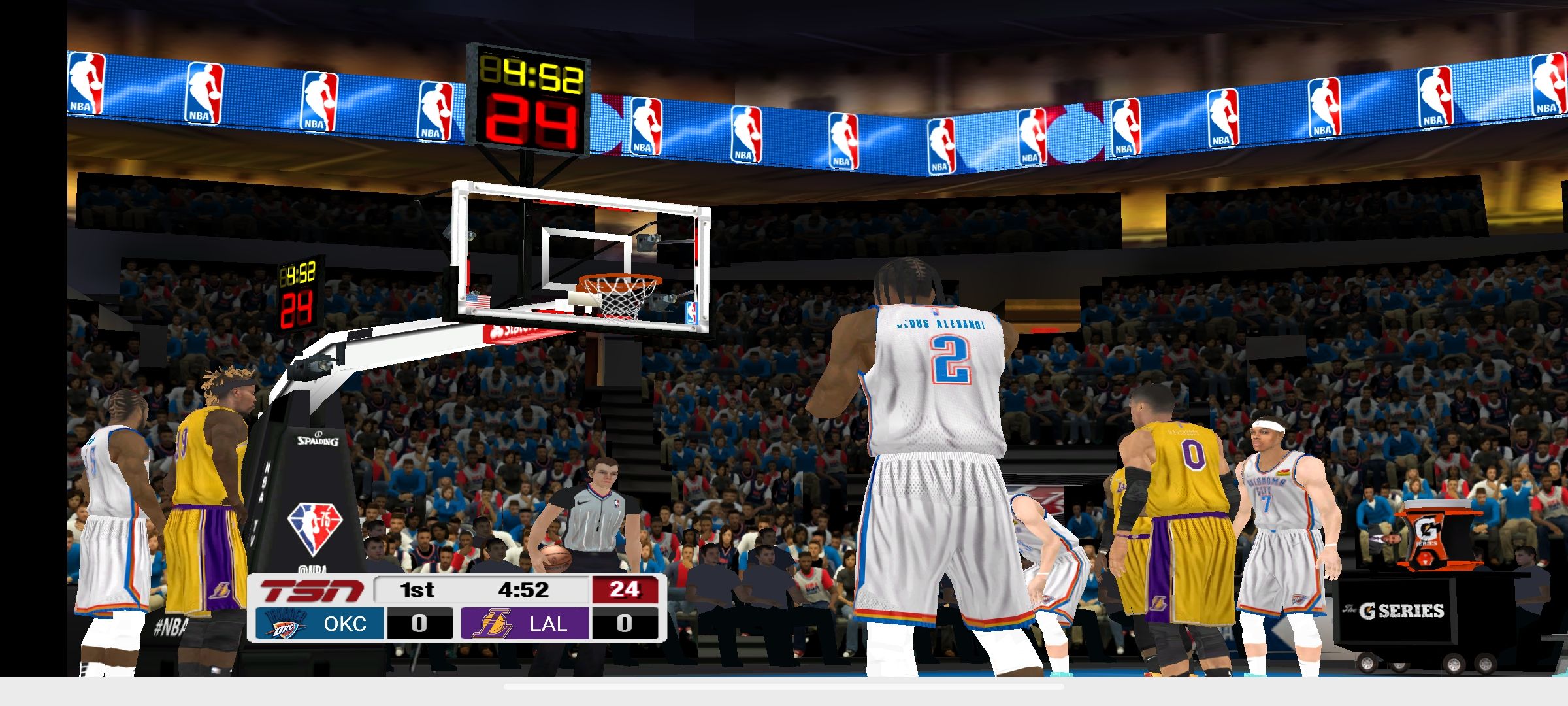This screenshot has width=1568, height=706.
Task: Toggle the red 24 shot clock indicator
Action: pos(625,588)
